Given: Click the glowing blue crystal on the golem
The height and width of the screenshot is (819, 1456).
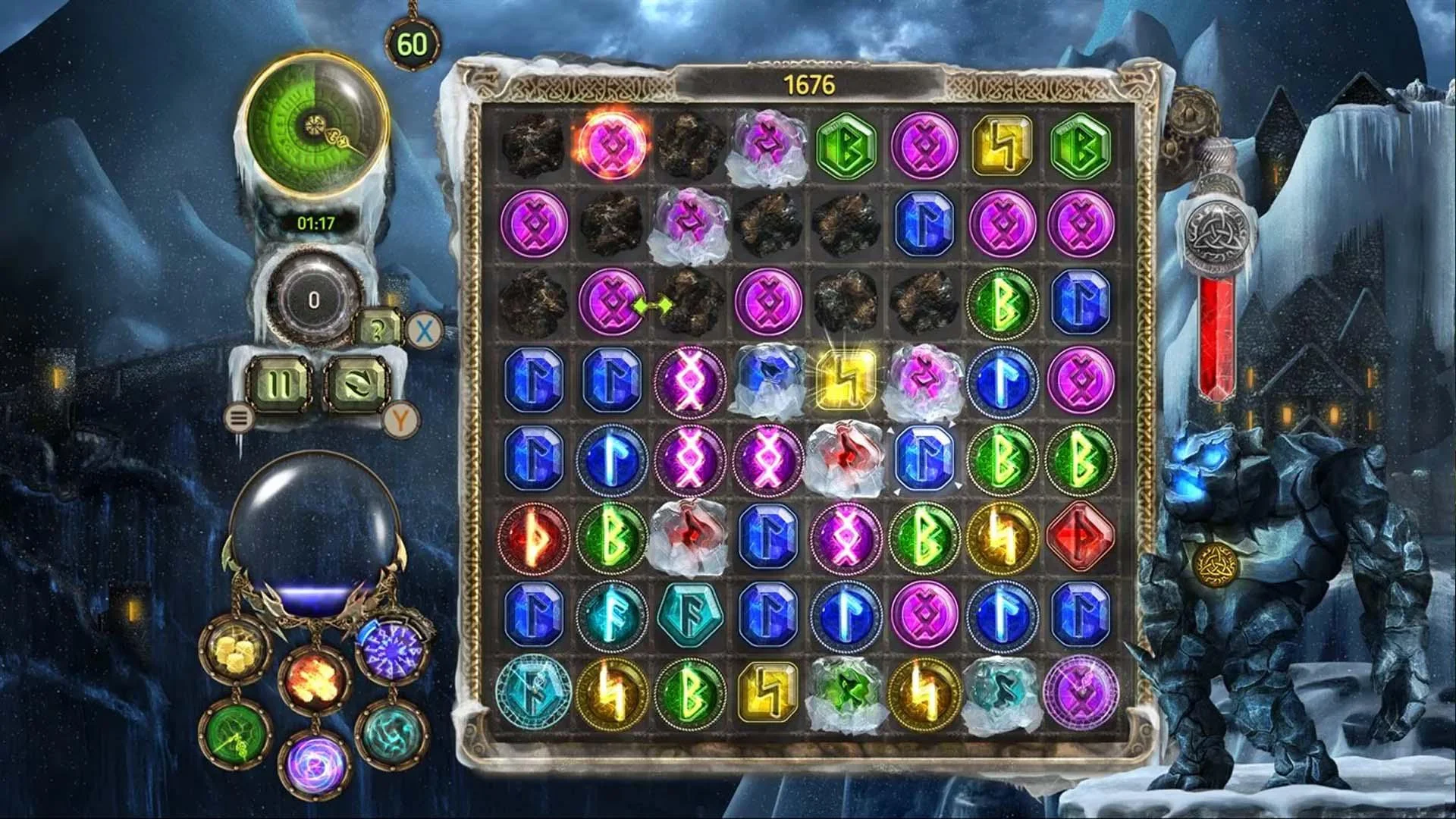Looking at the screenshot, I should pos(1198,464).
